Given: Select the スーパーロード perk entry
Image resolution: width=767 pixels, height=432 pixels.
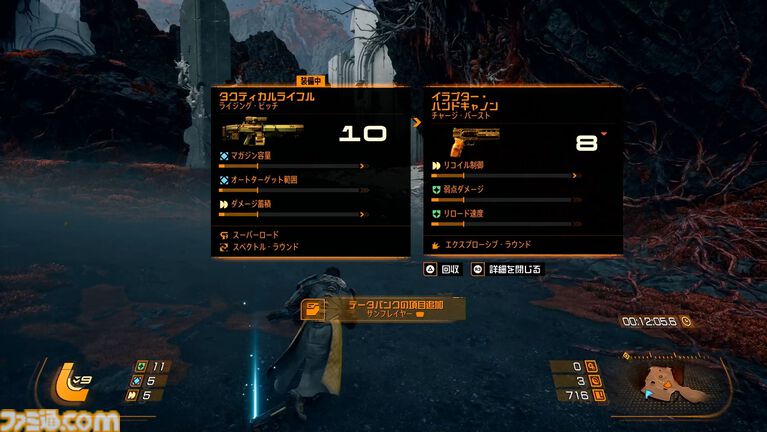Looking at the screenshot, I should click(258, 235).
